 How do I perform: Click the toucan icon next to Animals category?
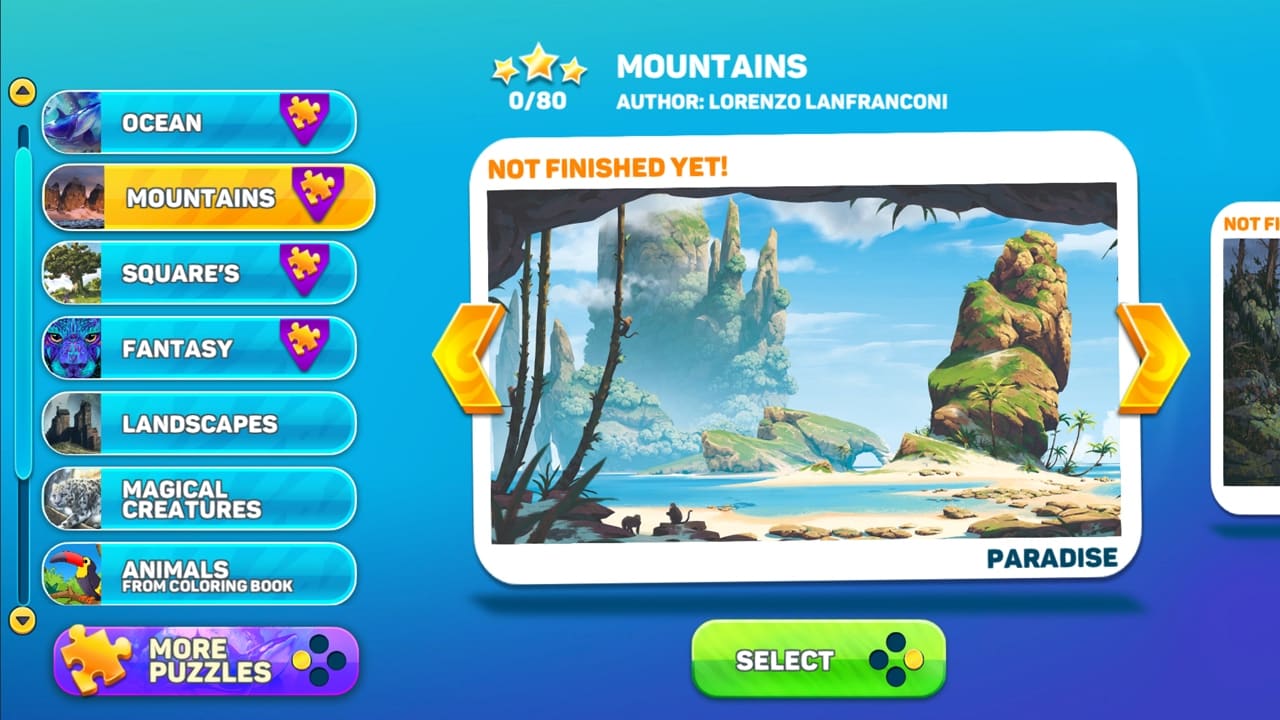72,573
